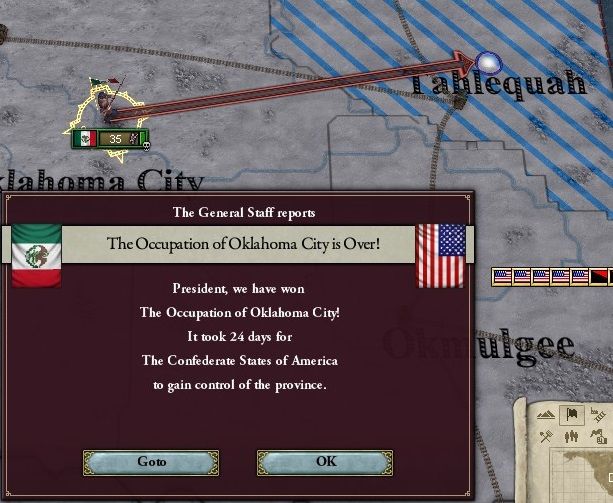Switch to terrain map mode

click(547, 413)
